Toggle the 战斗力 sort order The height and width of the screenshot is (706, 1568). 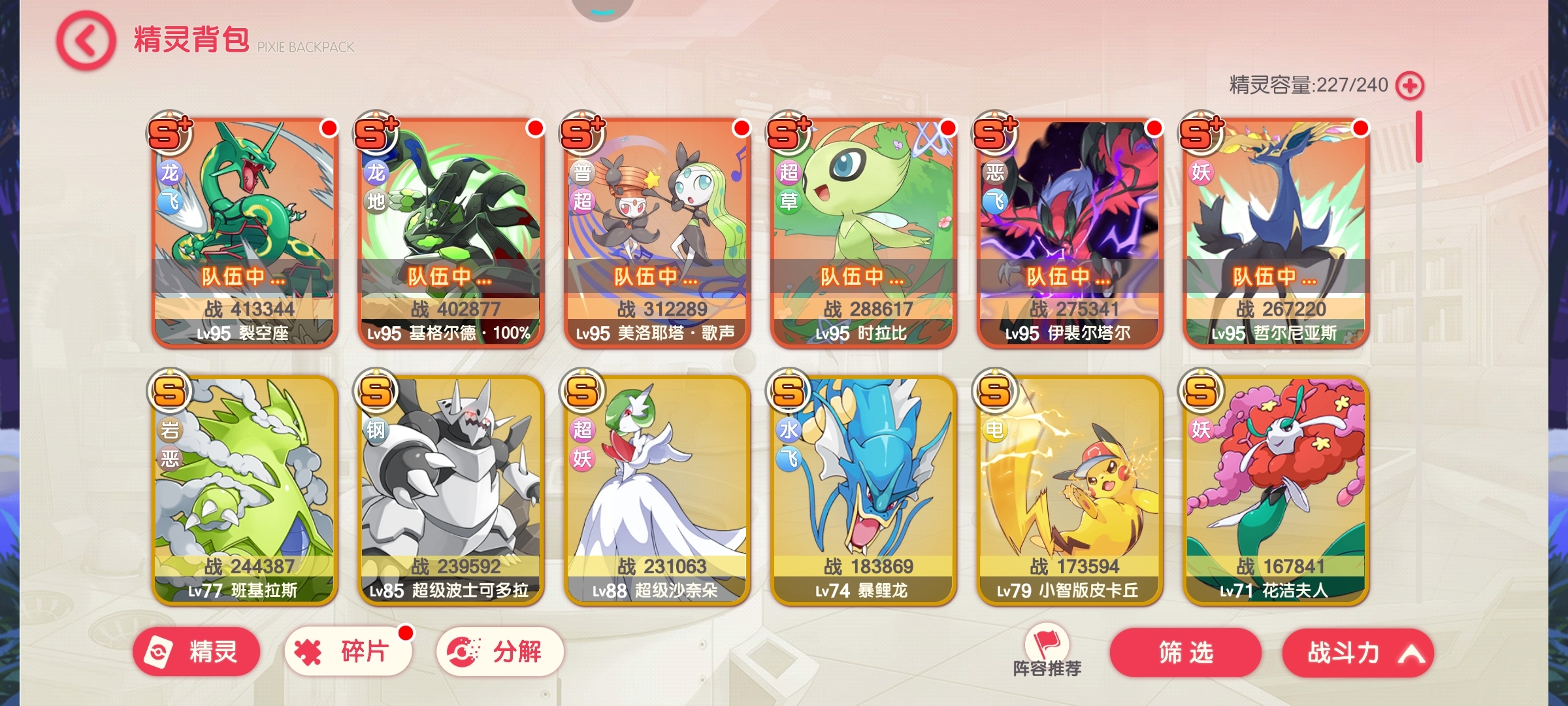point(1358,652)
